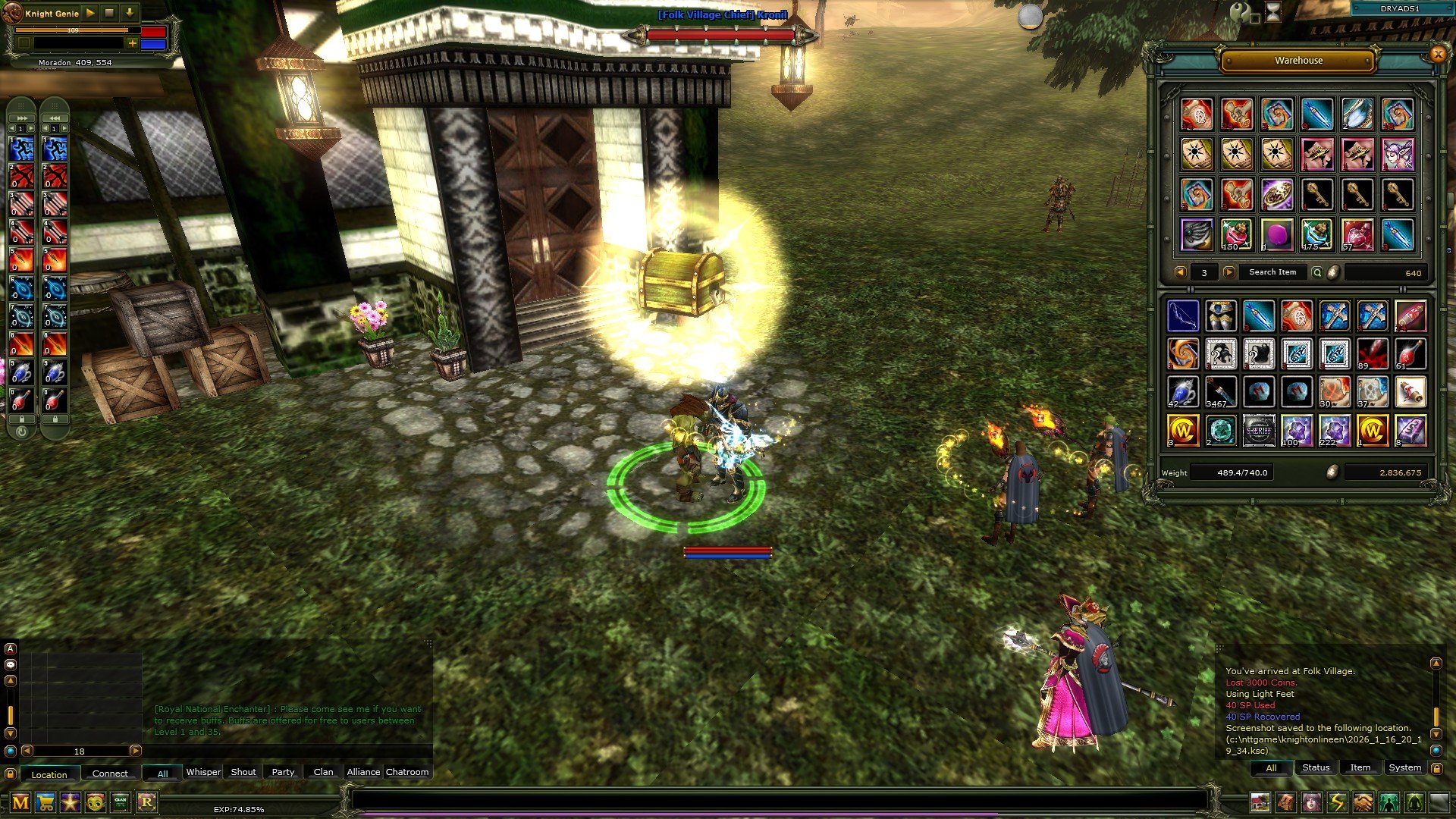This screenshot has width=1456, height=819.
Task: Click the genie face icon near the EXP bar
Action: 95,802
